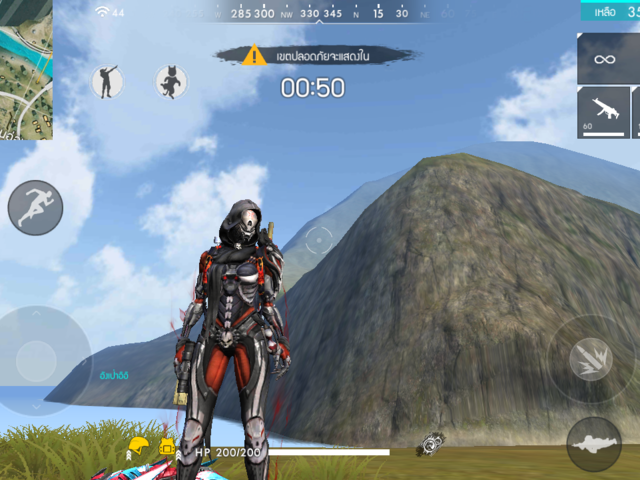The image size is (640, 480).
Task: Tap the yellow helmet armor icon
Action: point(138,446)
